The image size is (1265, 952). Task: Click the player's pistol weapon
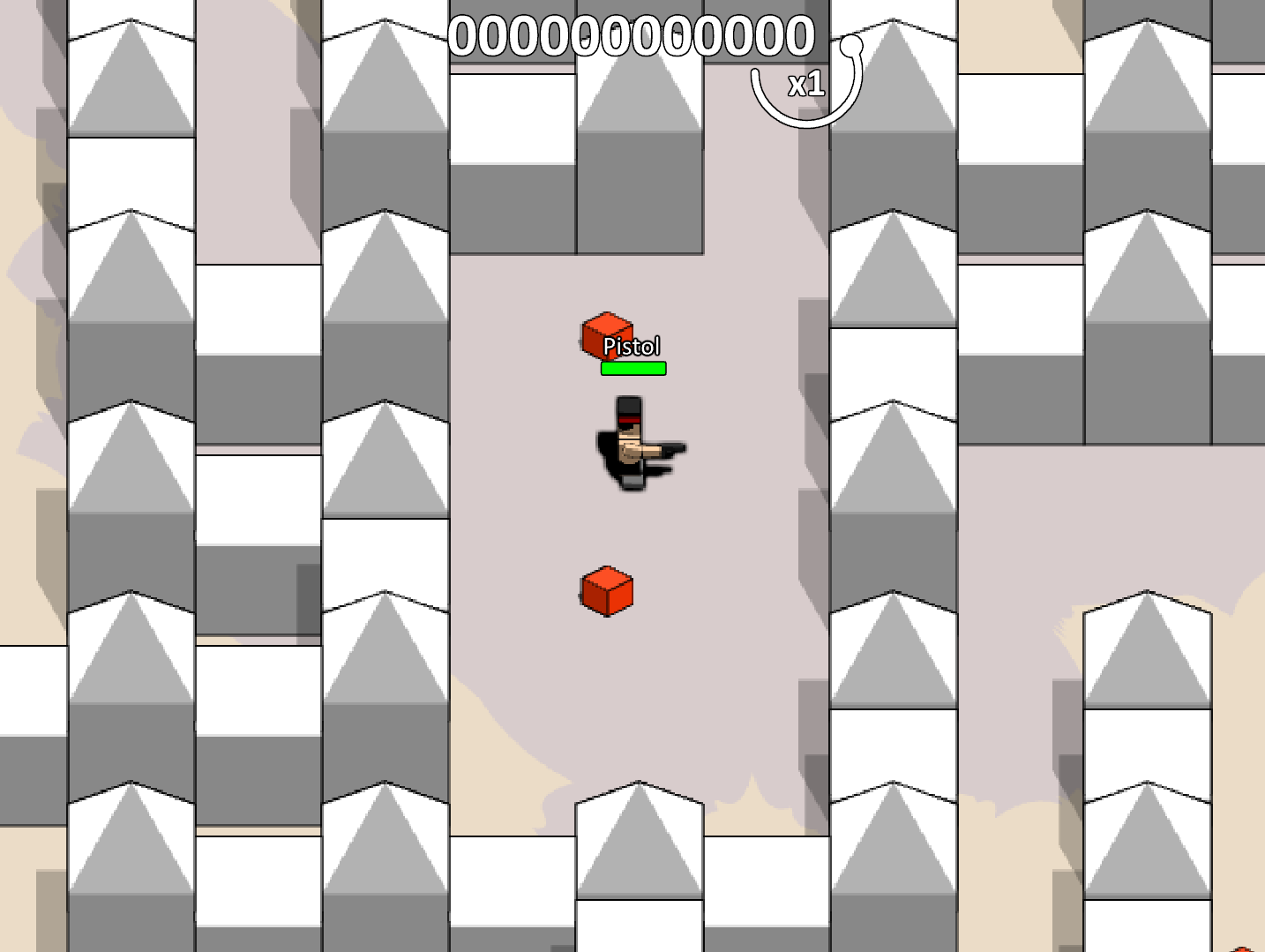(x=672, y=450)
